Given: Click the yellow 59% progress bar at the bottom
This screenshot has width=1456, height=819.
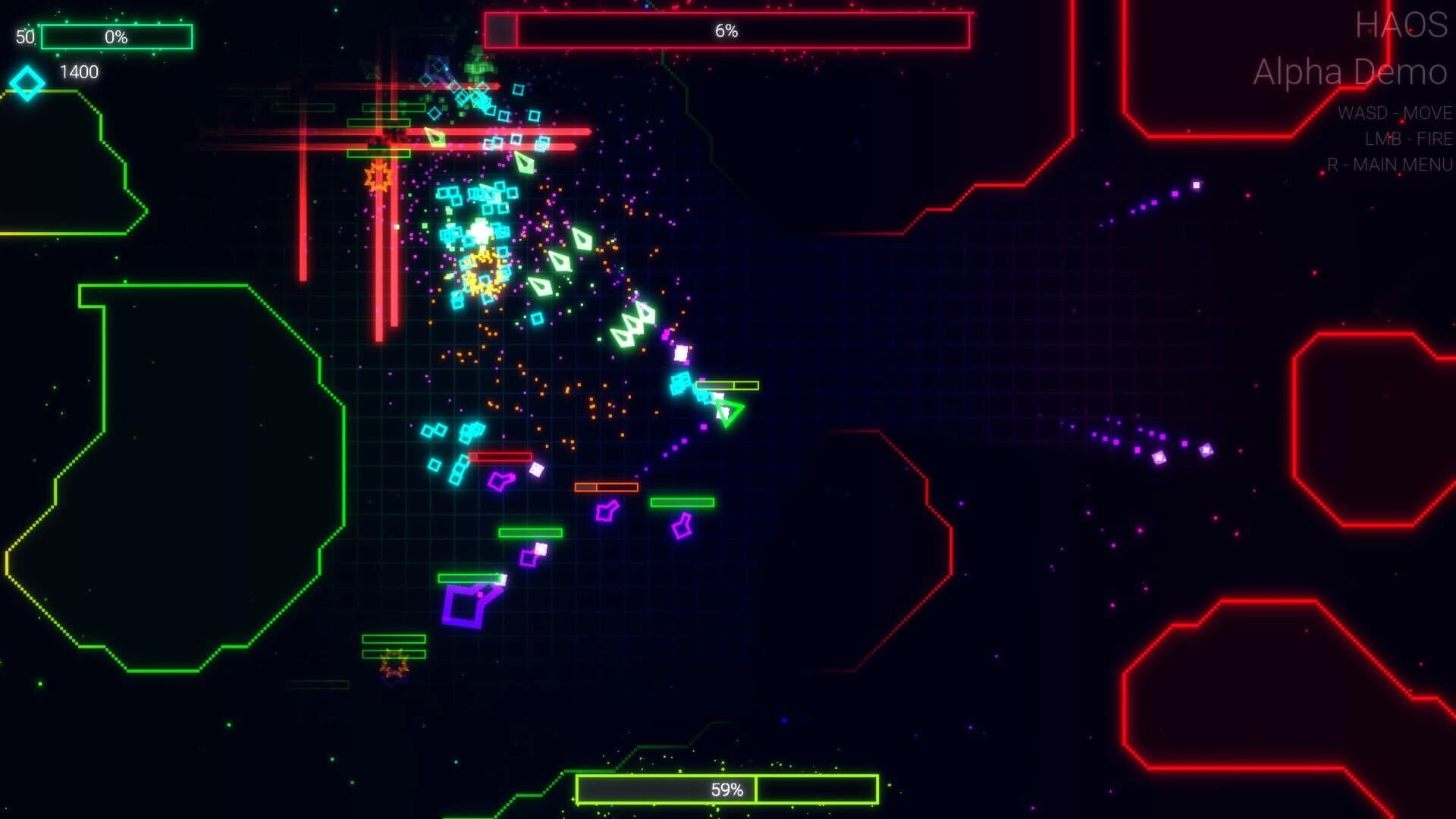Looking at the screenshot, I should [x=724, y=789].
